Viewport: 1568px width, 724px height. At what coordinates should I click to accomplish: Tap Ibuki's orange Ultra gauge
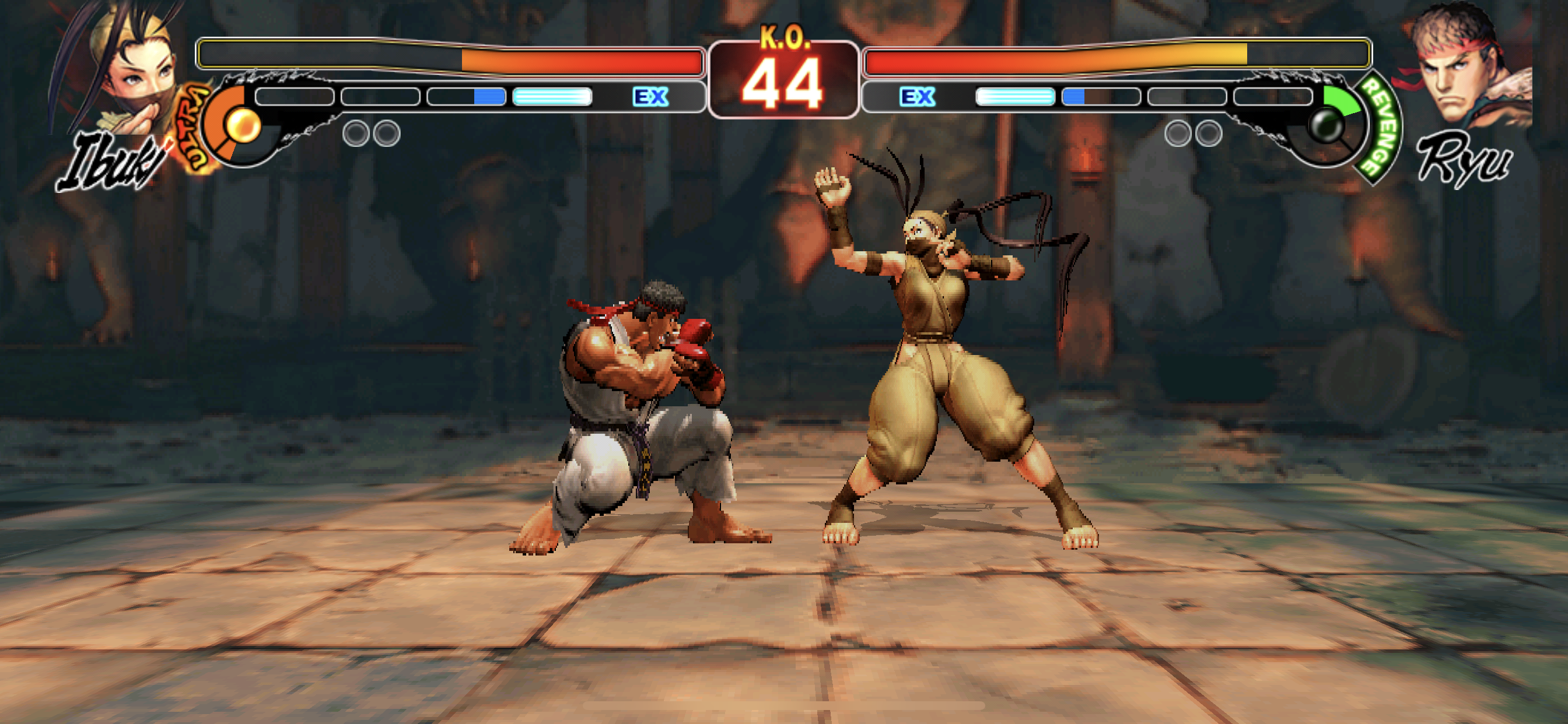(235, 126)
